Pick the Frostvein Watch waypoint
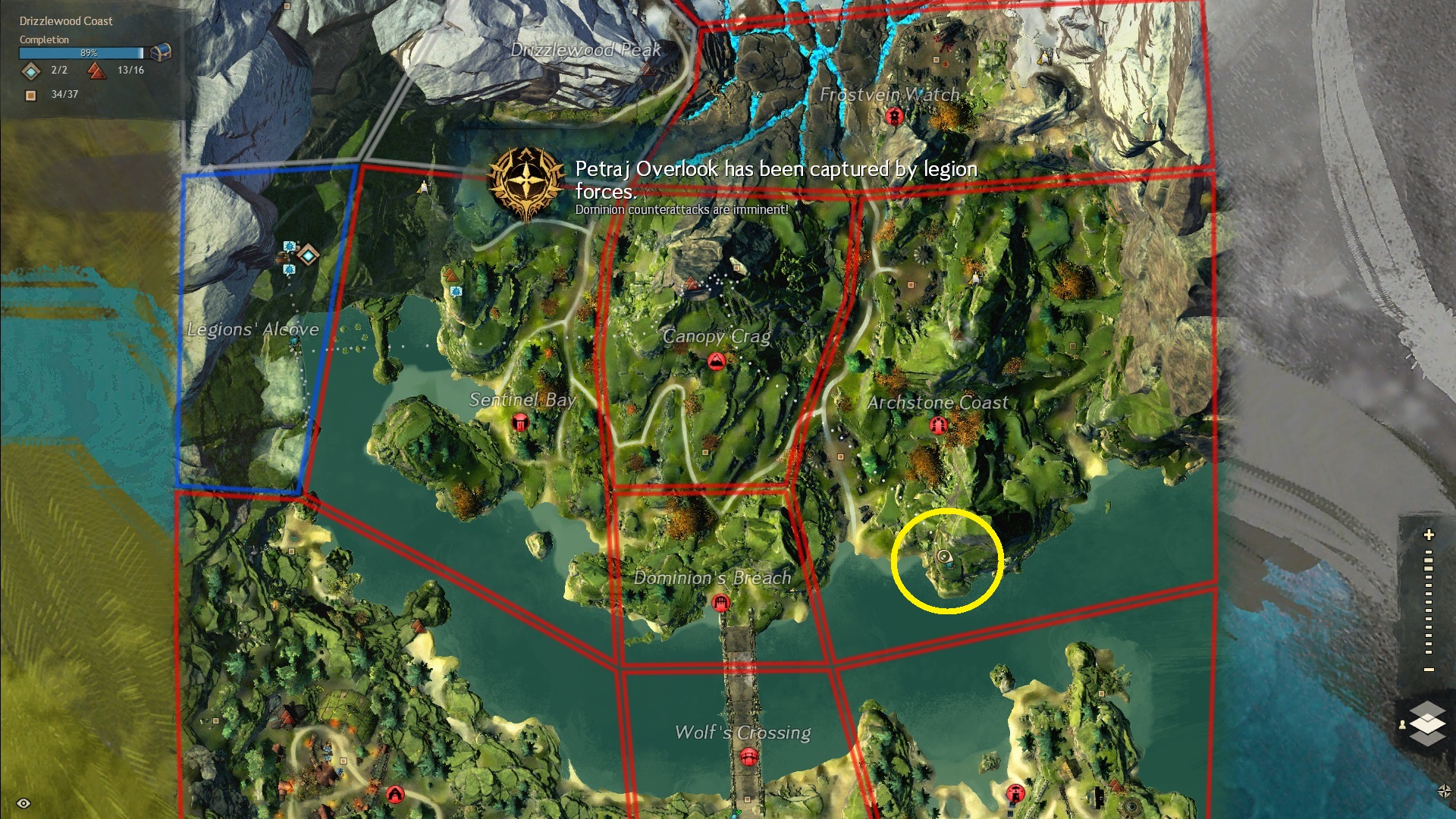1456x819 pixels. coord(895,117)
